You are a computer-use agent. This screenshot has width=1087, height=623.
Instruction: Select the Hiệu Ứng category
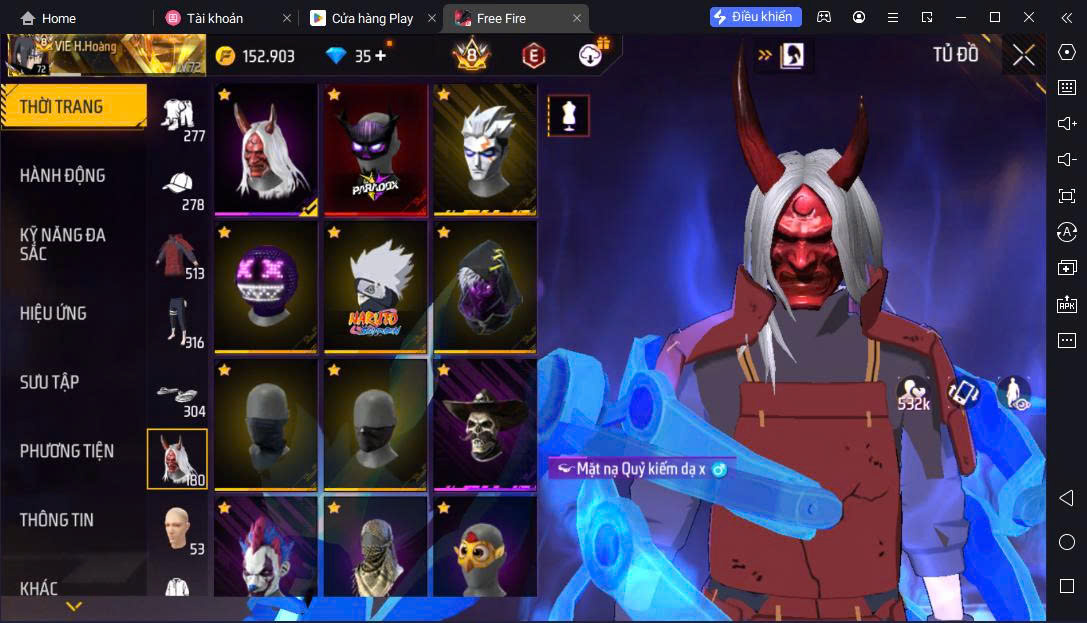click(x=53, y=313)
